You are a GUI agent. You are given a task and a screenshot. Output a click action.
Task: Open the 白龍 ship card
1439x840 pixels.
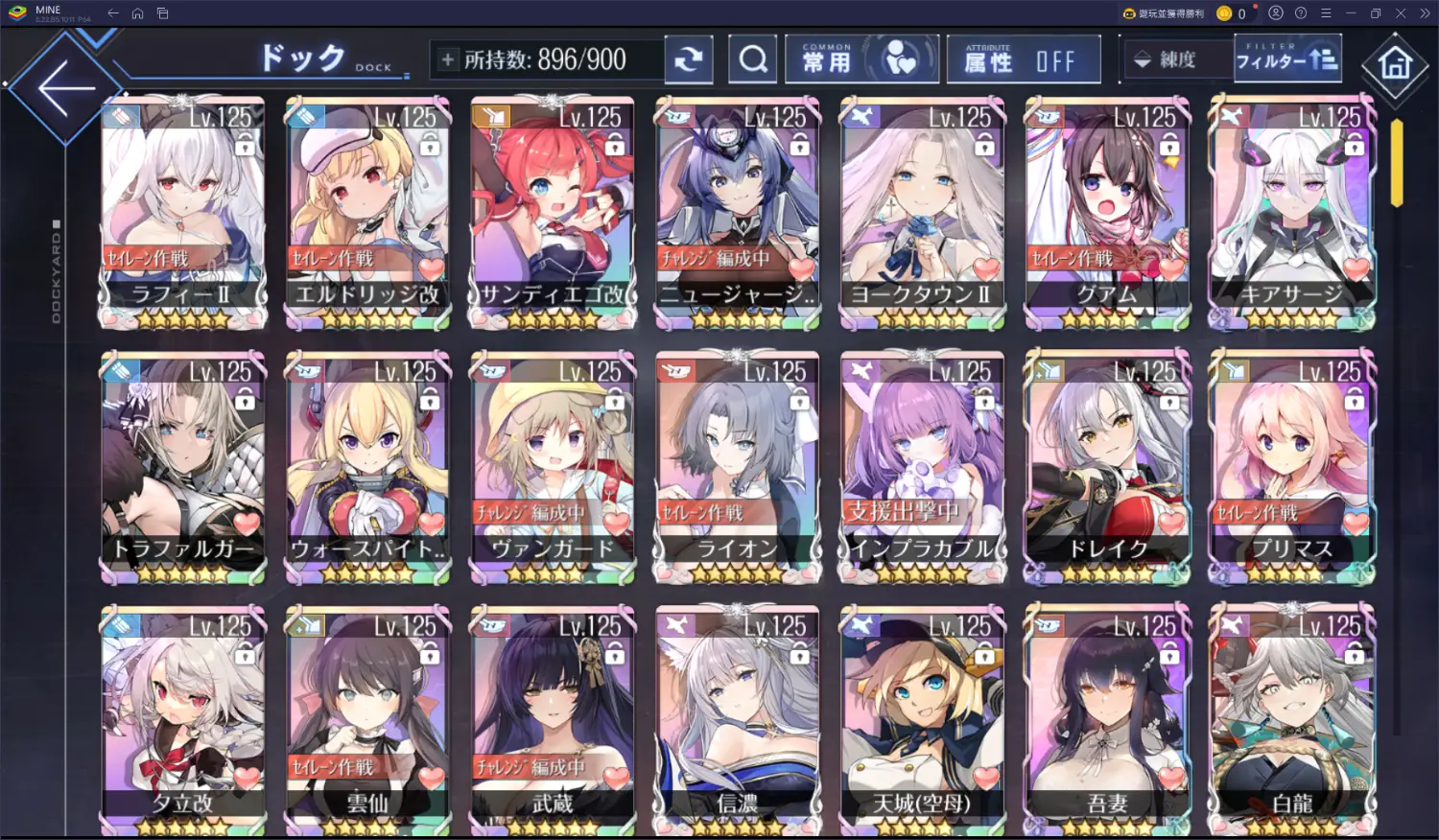pyautogui.click(x=1292, y=719)
